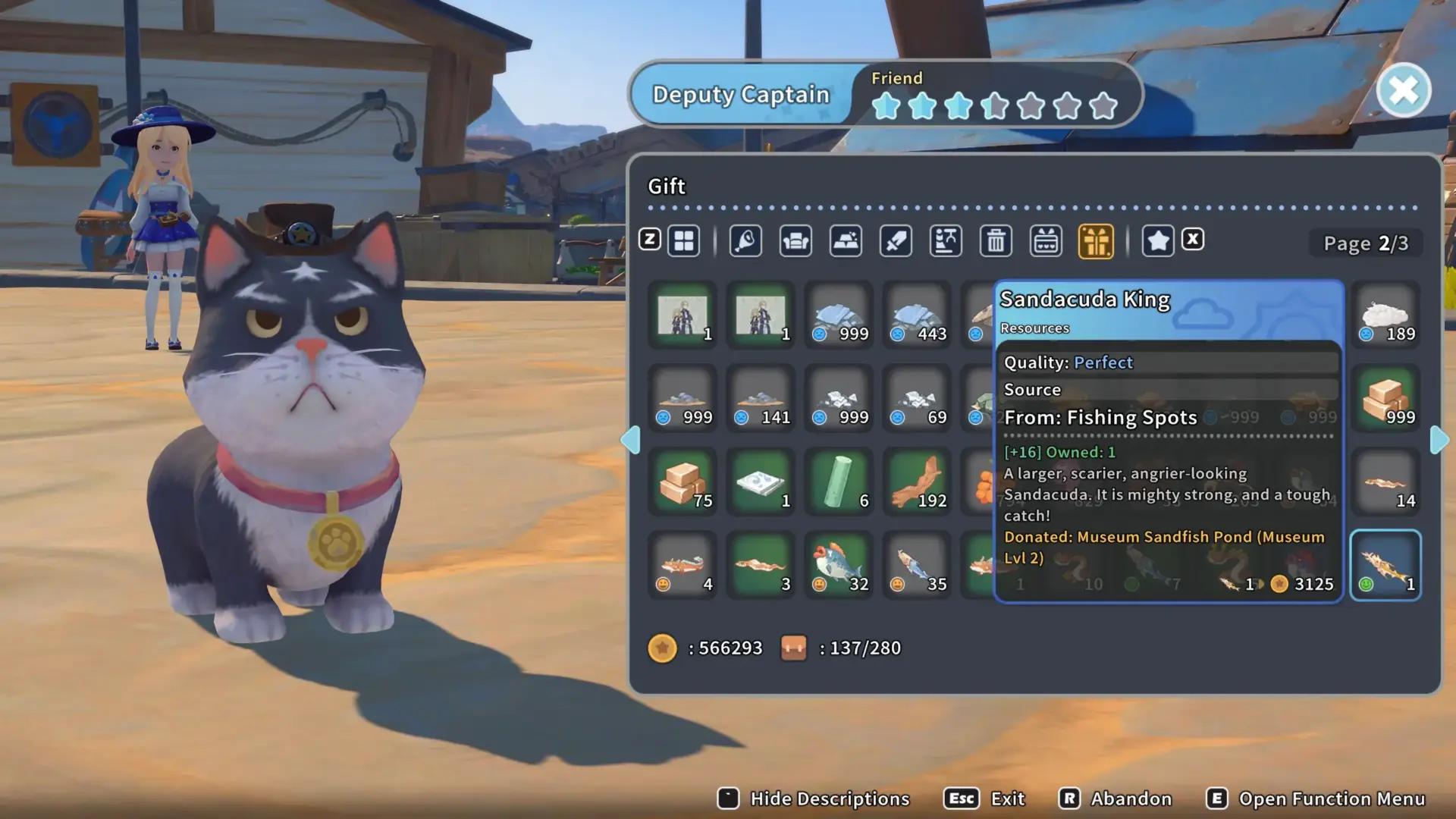The height and width of the screenshot is (819, 1456).
Task: Close the gift window
Action: (x=1403, y=91)
